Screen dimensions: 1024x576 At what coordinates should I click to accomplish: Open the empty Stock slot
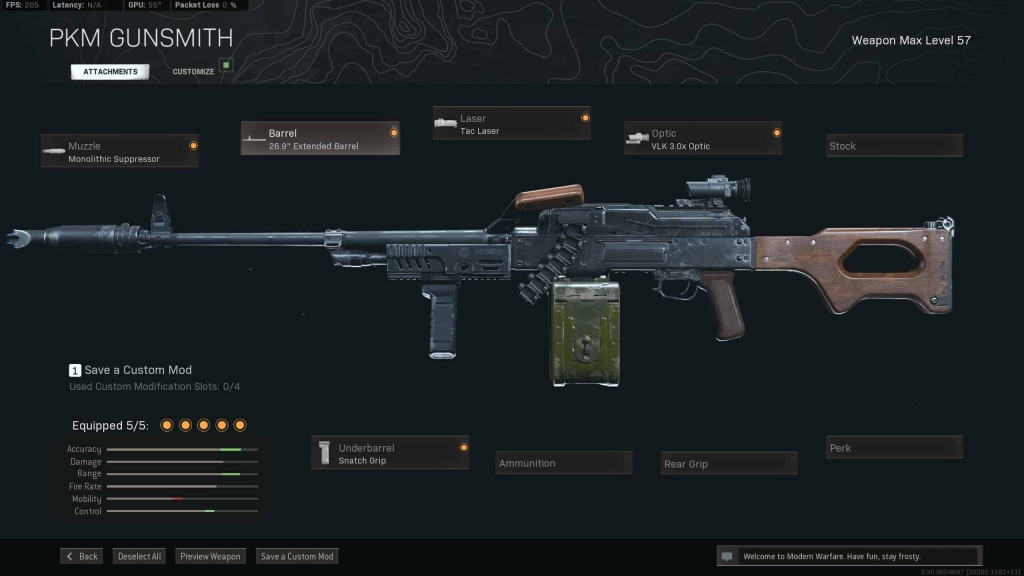(894, 146)
